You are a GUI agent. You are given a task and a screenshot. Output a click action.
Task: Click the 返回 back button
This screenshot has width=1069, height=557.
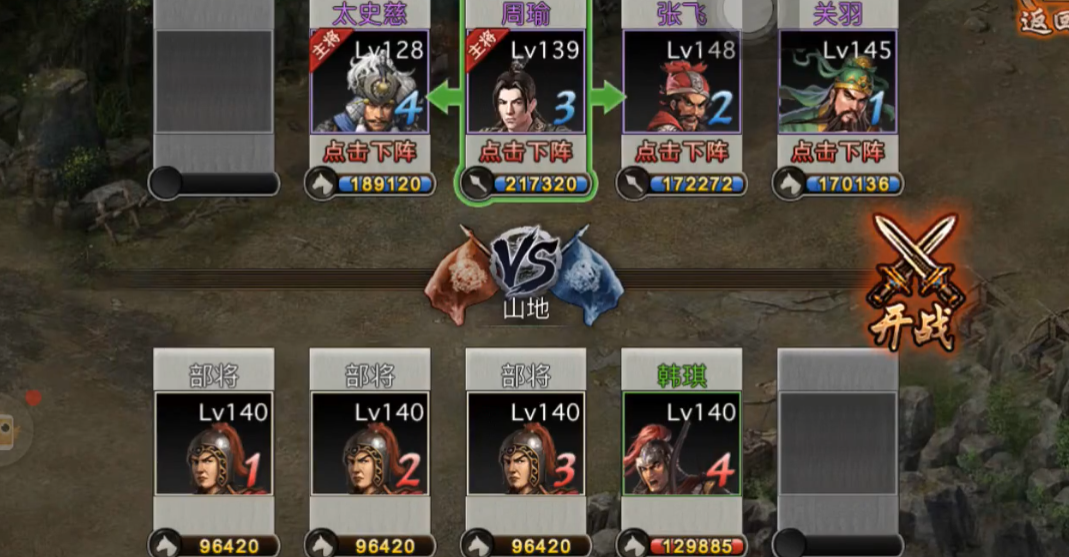(1045, 18)
